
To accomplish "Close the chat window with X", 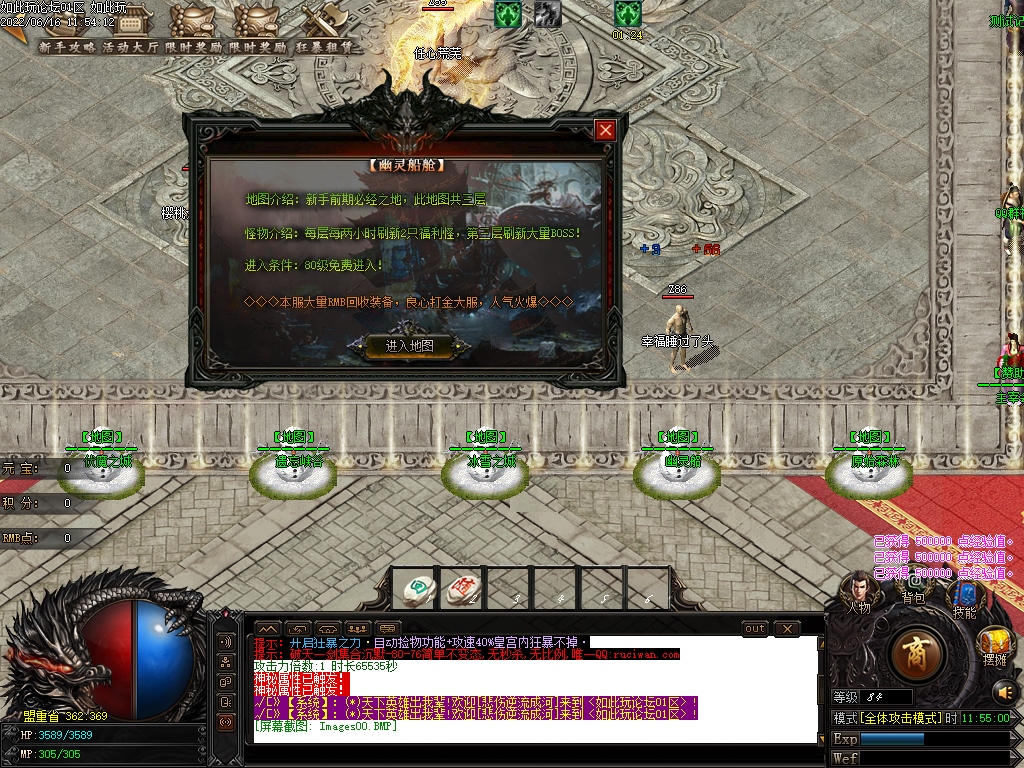I will [787, 629].
